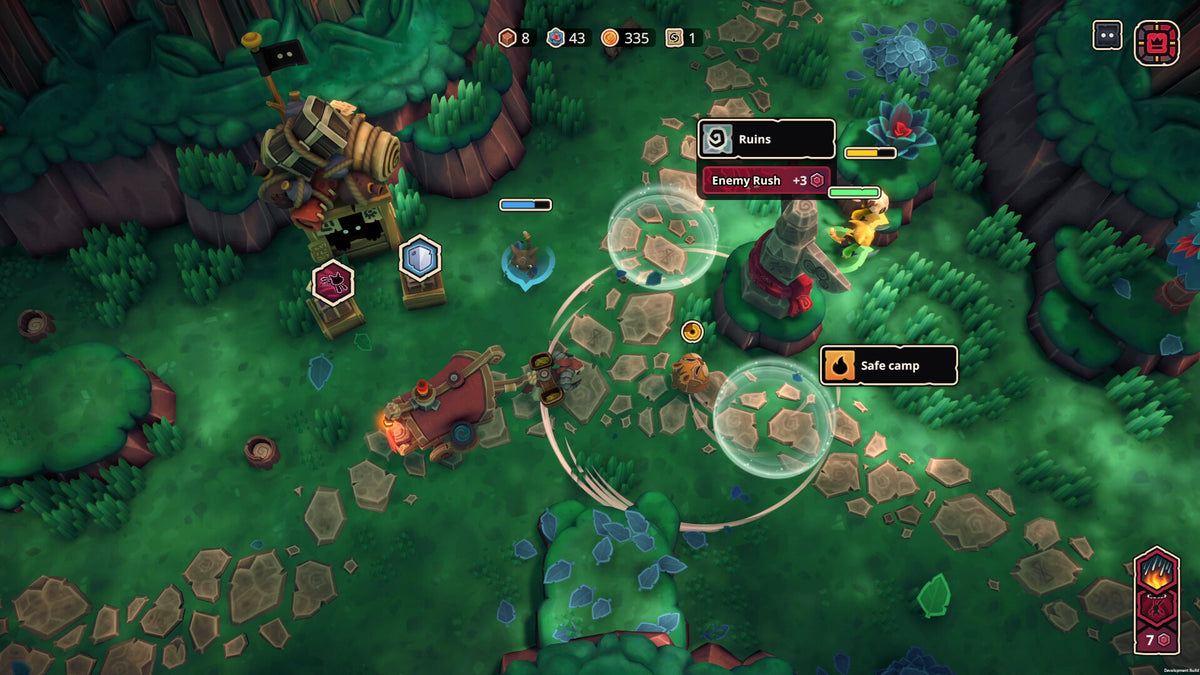Image resolution: width=1200 pixels, height=675 pixels.
Task: Select the Ruins destination label
Action: 766,140
